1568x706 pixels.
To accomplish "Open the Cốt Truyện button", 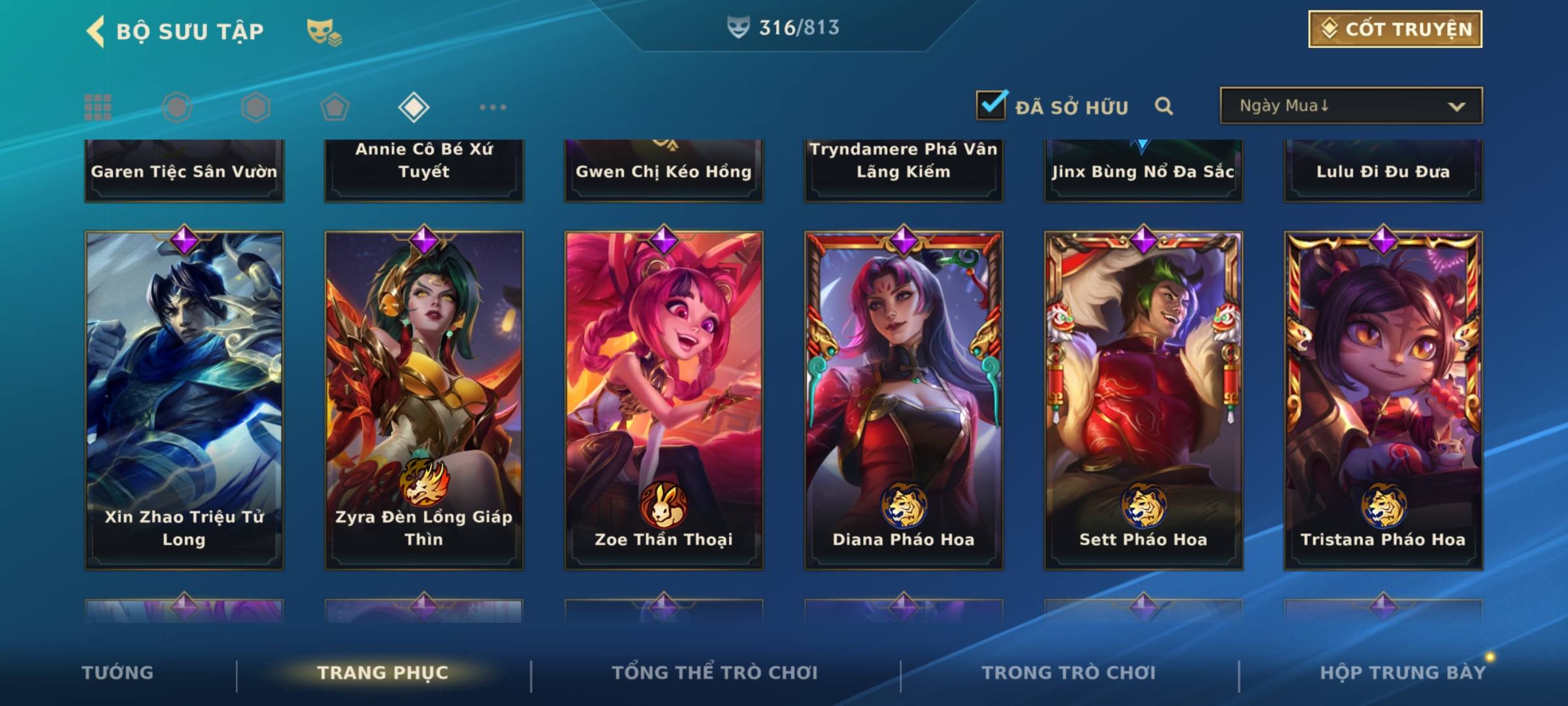I will [x=1395, y=29].
